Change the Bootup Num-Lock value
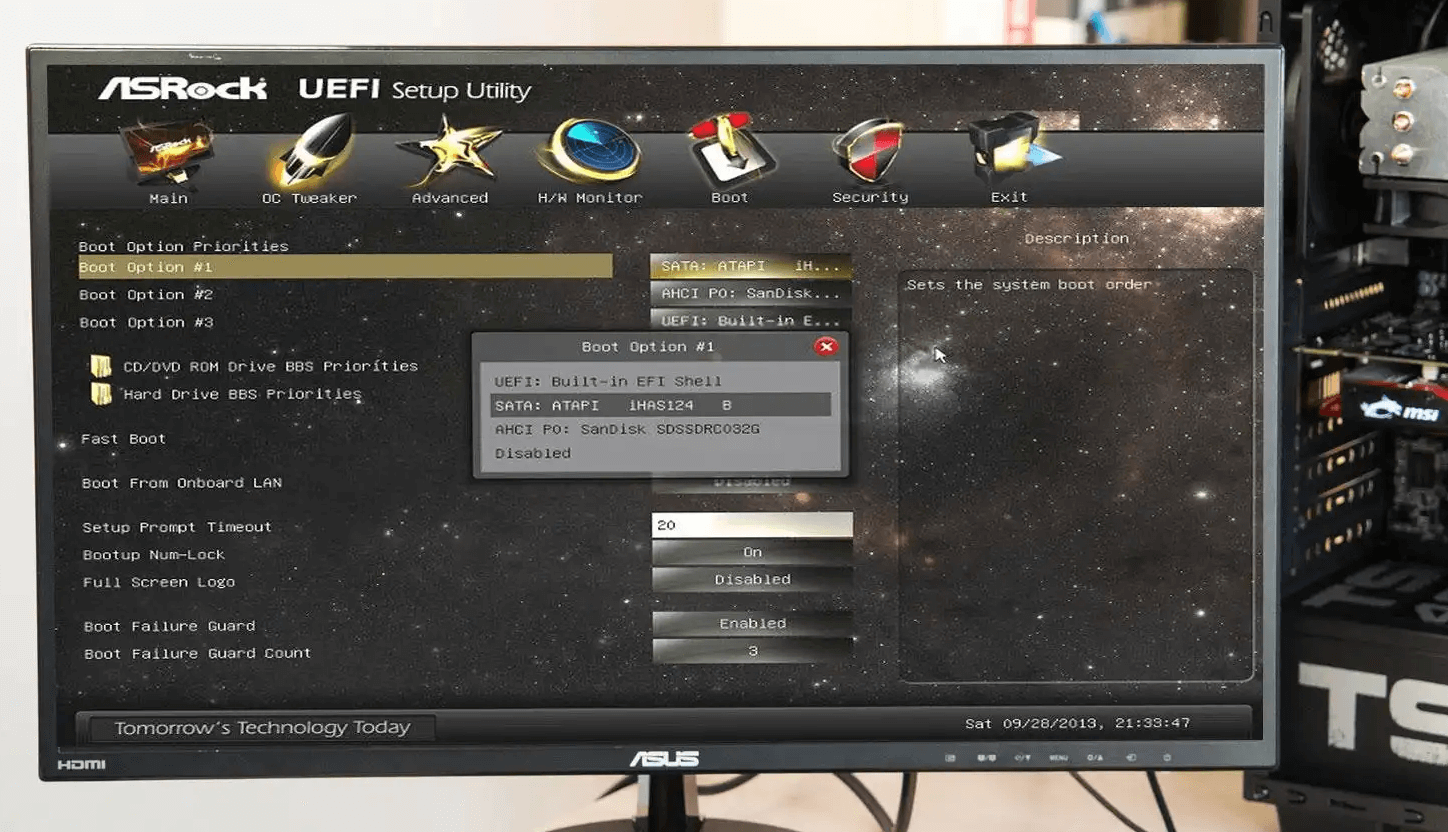Screen dimensions: 1448x832 pos(752,552)
